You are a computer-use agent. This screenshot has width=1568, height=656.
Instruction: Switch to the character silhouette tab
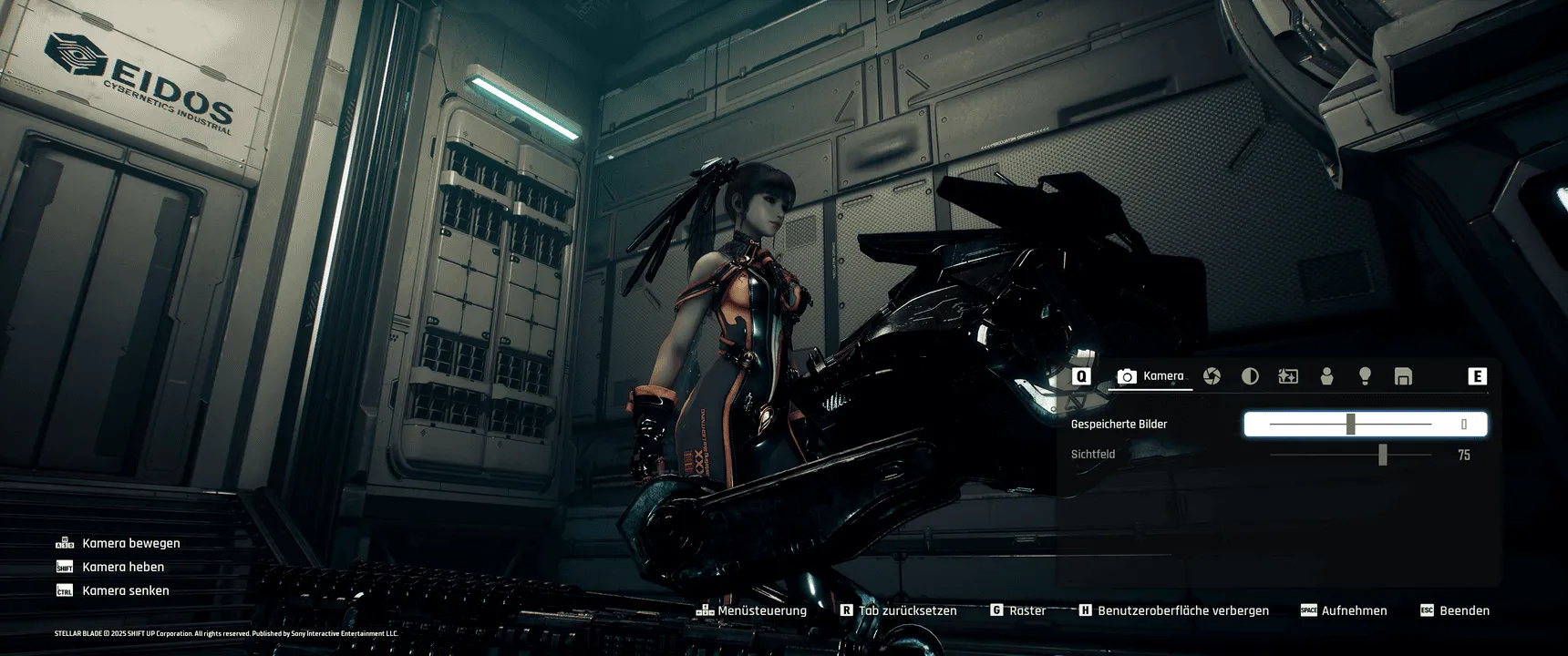point(1326,376)
